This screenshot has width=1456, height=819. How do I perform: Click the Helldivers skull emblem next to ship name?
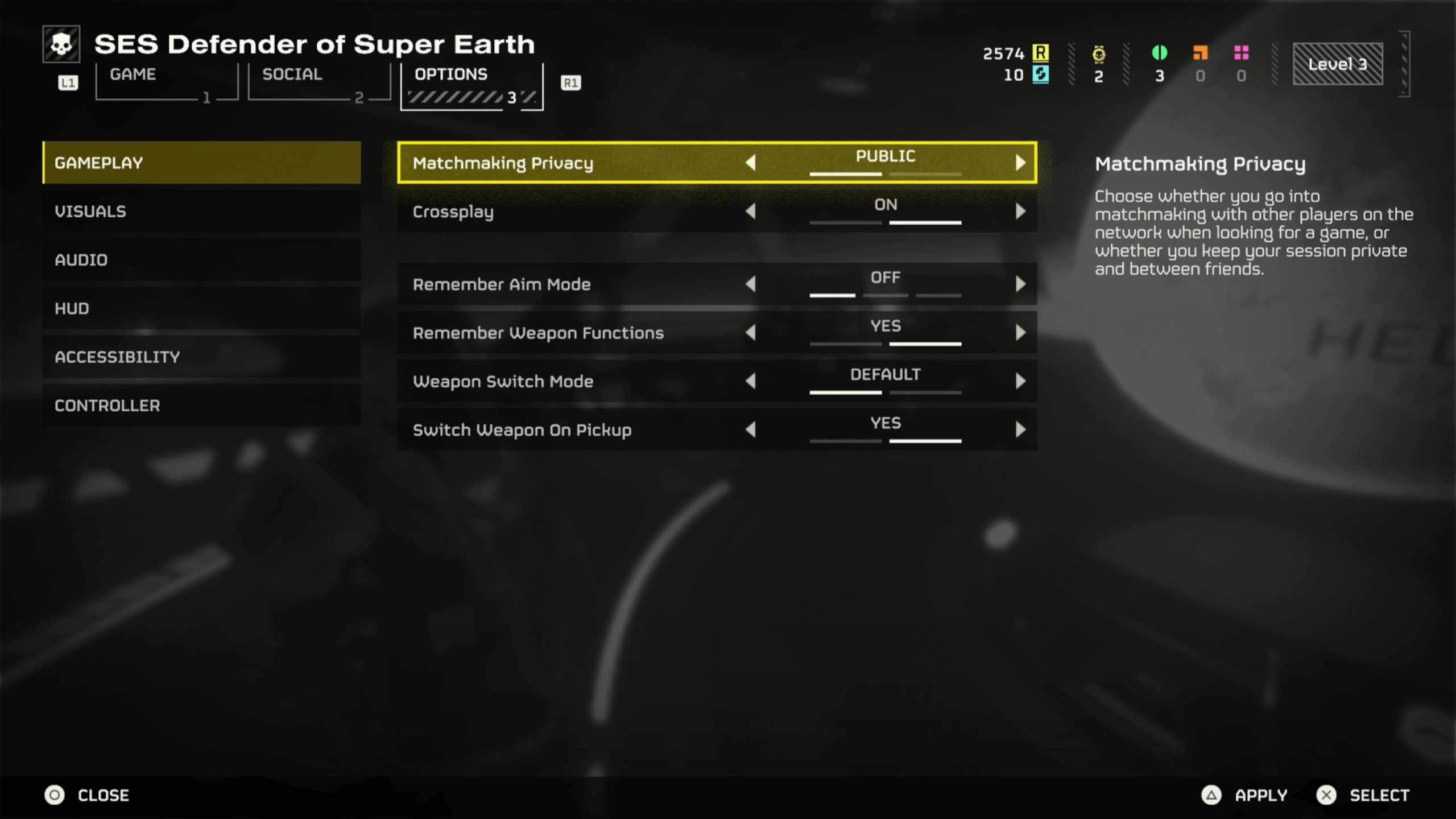(x=61, y=44)
